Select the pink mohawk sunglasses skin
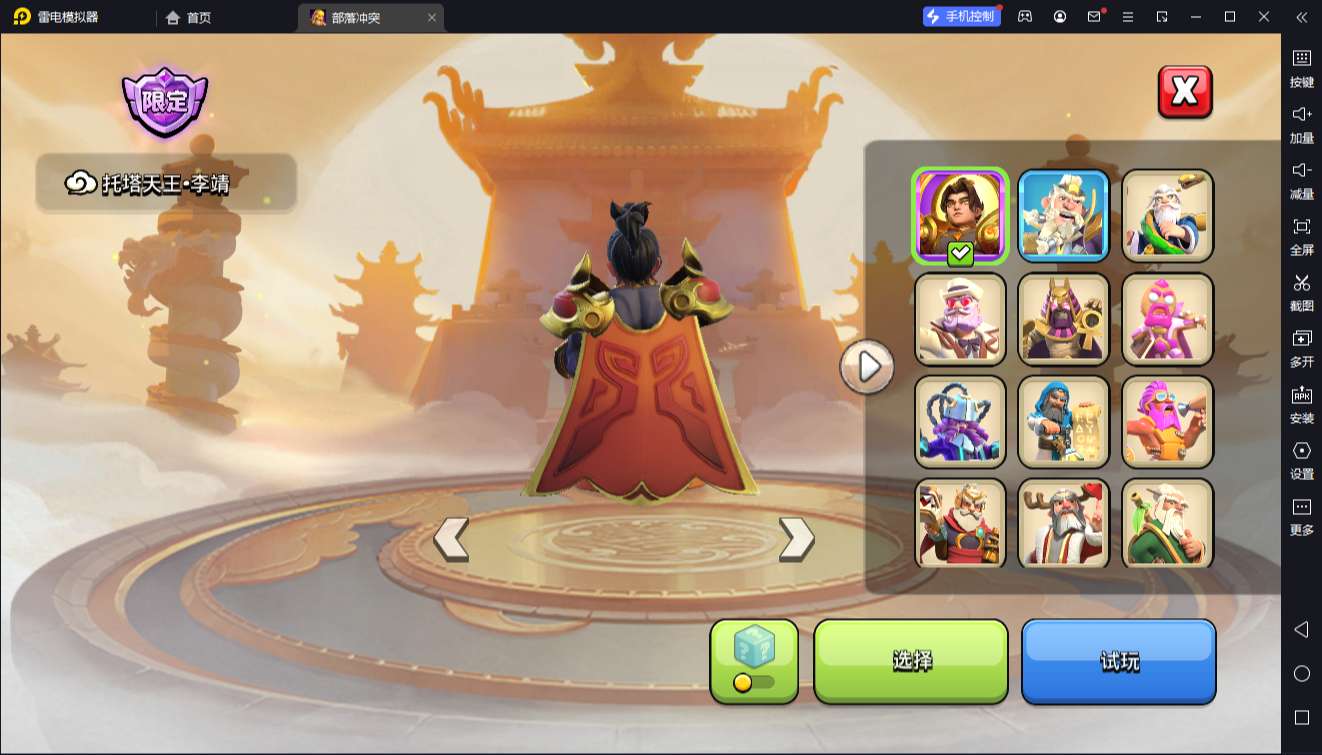1322x755 pixels. pos(1167,422)
